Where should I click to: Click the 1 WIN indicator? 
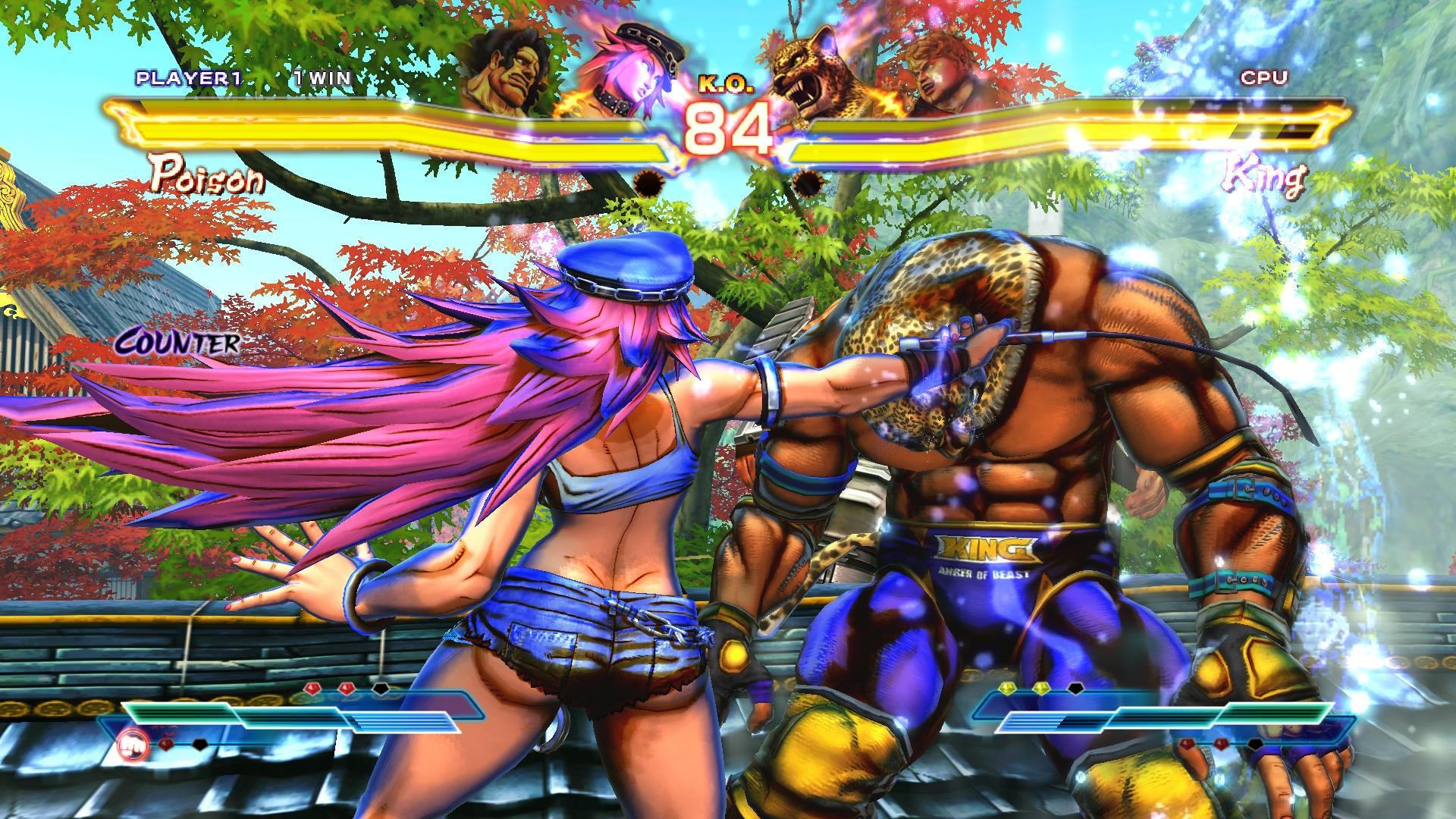click(322, 76)
